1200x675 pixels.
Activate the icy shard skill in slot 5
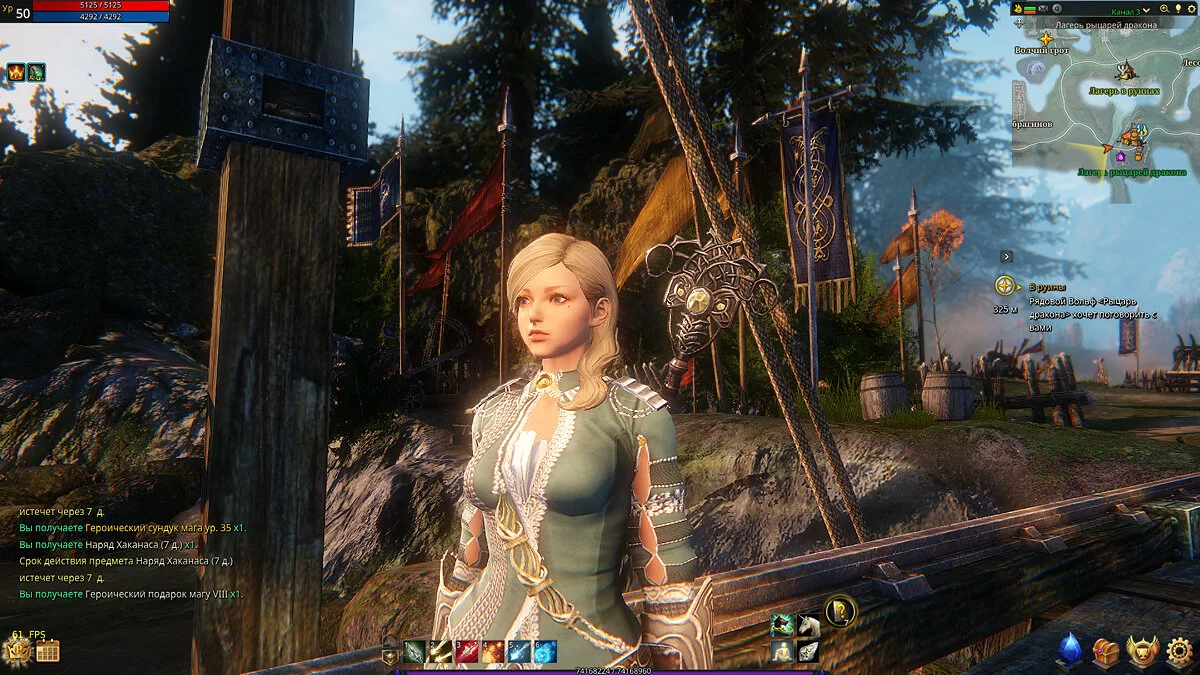519,652
